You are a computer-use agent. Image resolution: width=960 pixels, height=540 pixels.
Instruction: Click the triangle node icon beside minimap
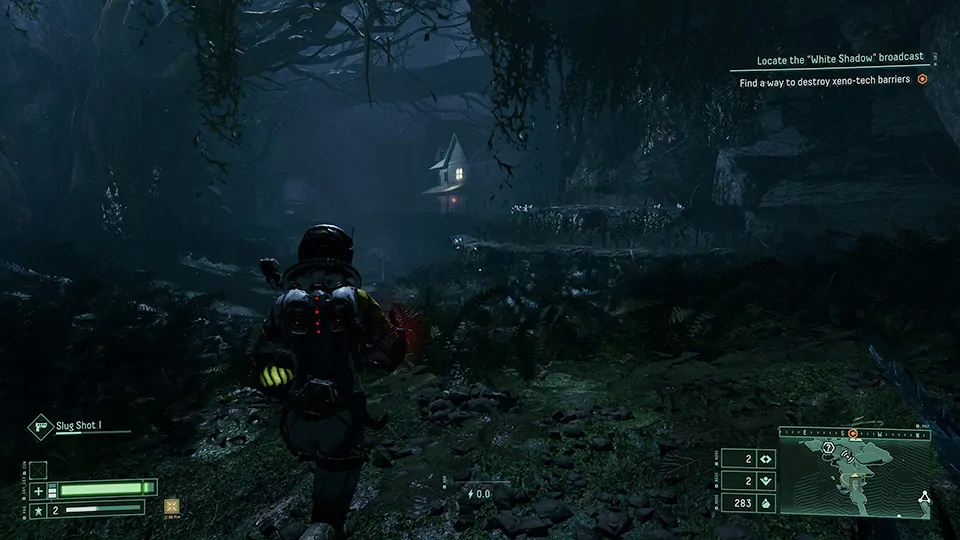tap(924, 496)
